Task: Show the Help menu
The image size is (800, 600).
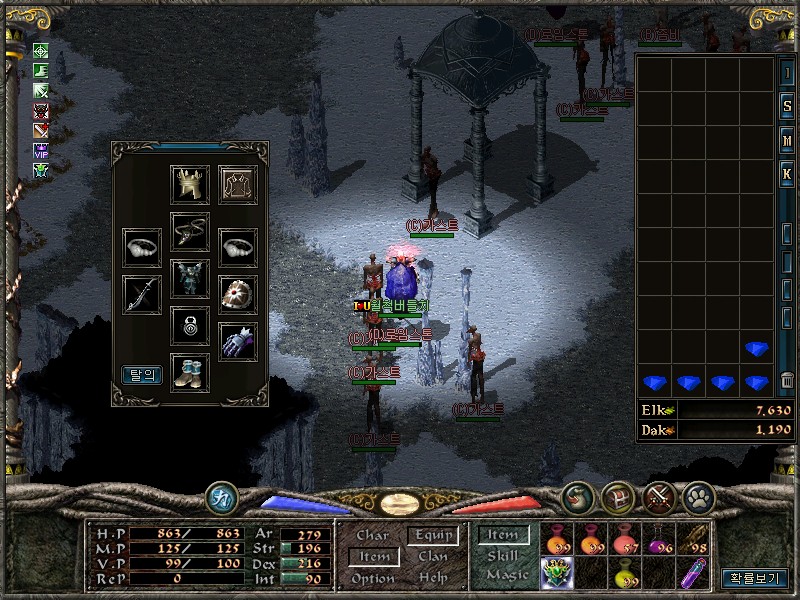Action: 433,579
